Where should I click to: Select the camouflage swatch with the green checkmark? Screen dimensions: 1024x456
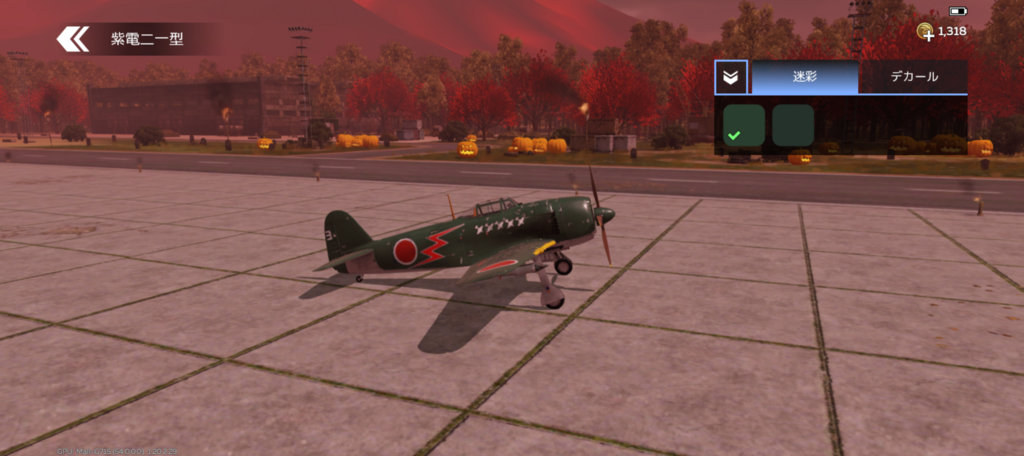(x=744, y=125)
